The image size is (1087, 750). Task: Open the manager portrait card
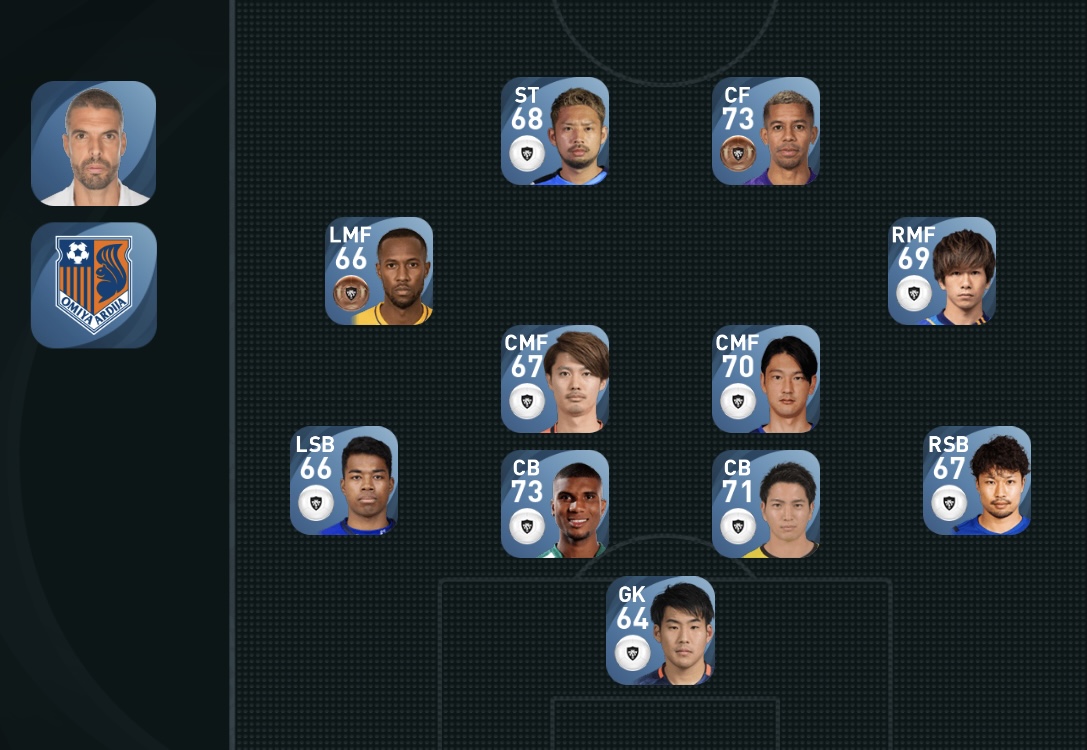click(94, 144)
